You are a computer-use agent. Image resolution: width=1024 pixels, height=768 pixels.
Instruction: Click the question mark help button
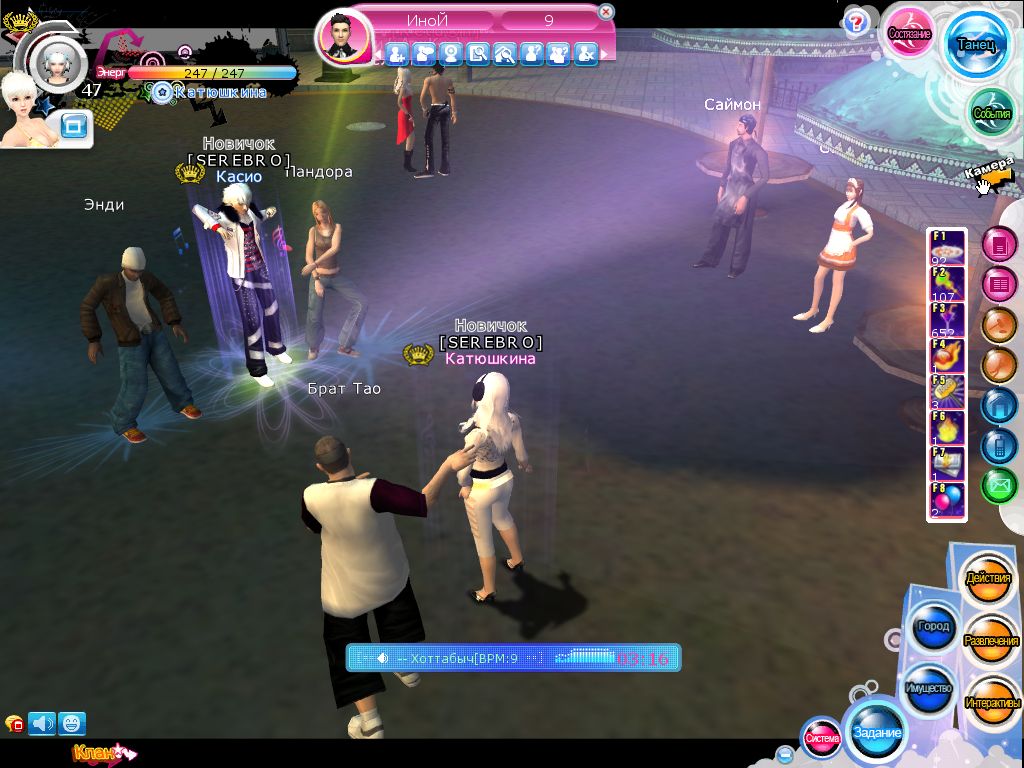pyautogui.click(x=856, y=23)
